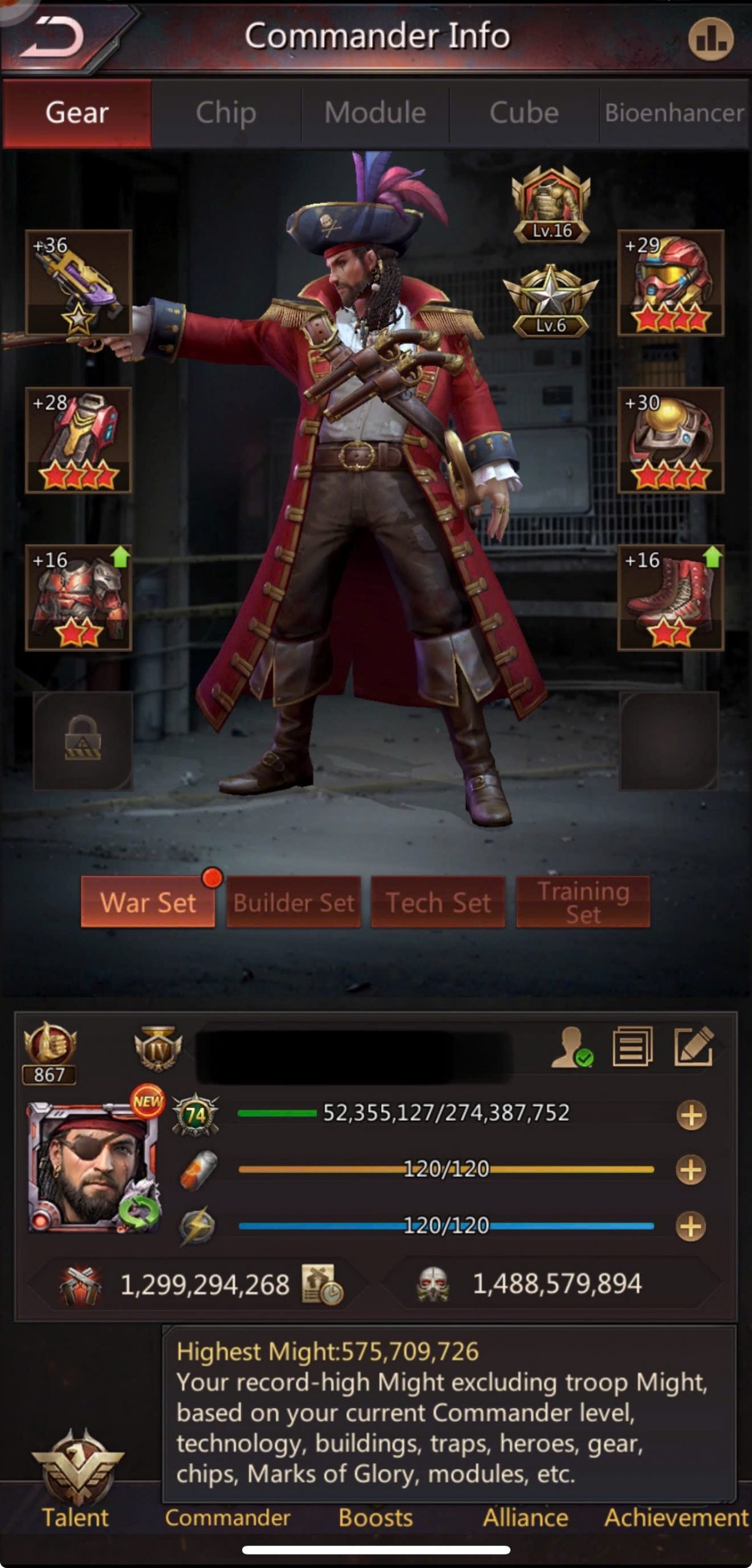Viewport: 752px width, 1568px height.
Task: Change the pirate commander avatar
Action: tap(93, 1167)
